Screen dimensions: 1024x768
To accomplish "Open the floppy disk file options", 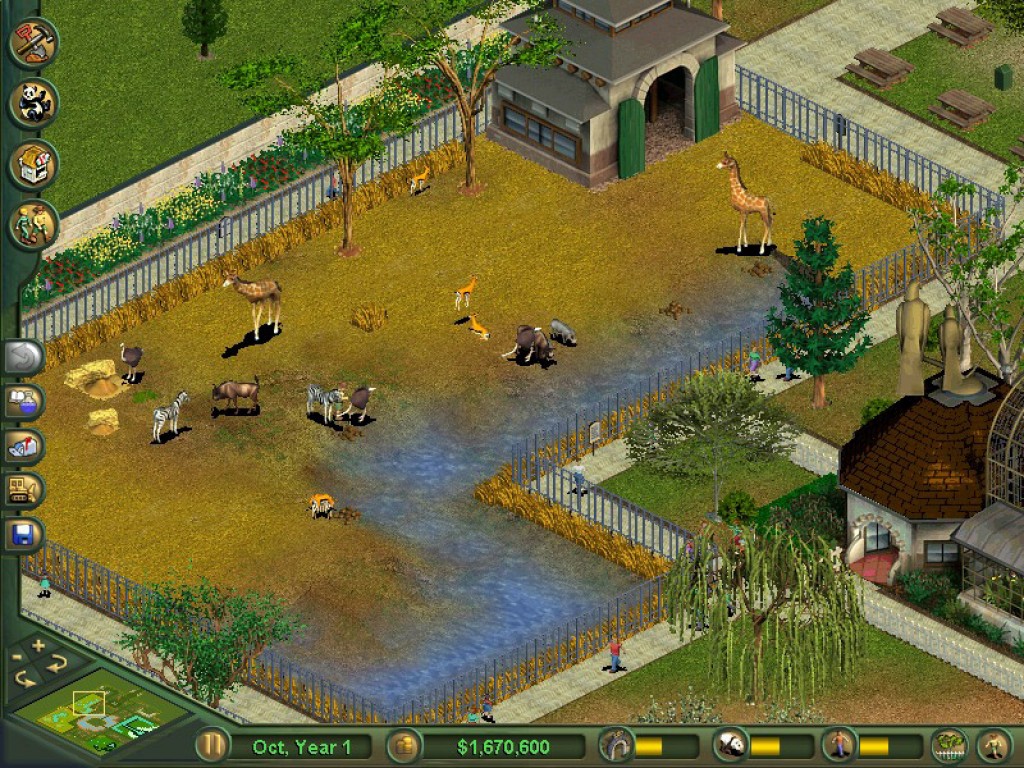I will click(22, 535).
